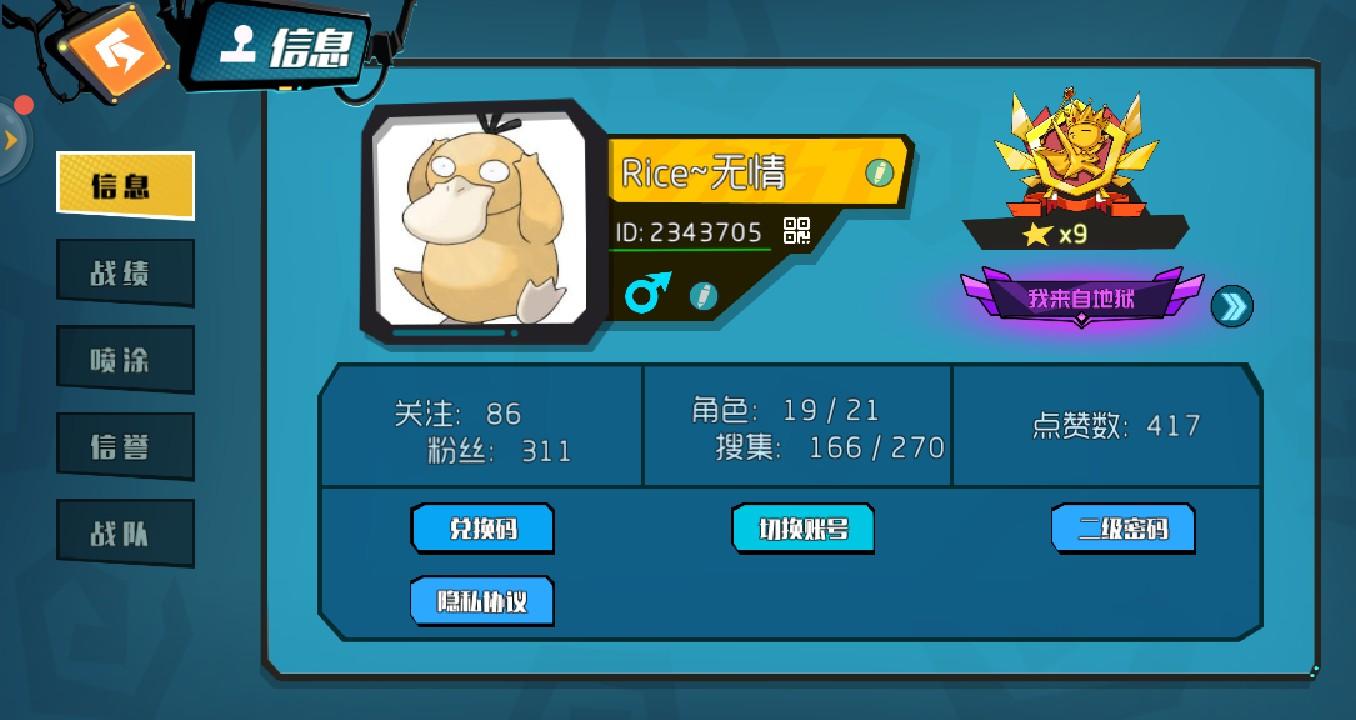The image size is (1356, 720).
Task: Expand the side panel arrow on left edge
Action: 10,140
